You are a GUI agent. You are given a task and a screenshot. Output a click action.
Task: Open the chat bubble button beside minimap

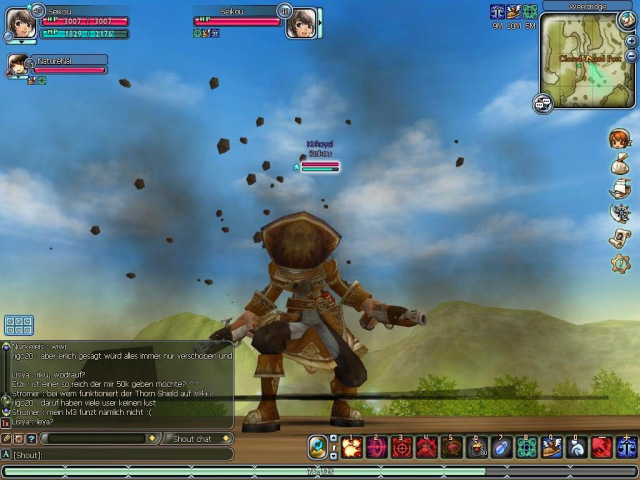coord(543,102)
